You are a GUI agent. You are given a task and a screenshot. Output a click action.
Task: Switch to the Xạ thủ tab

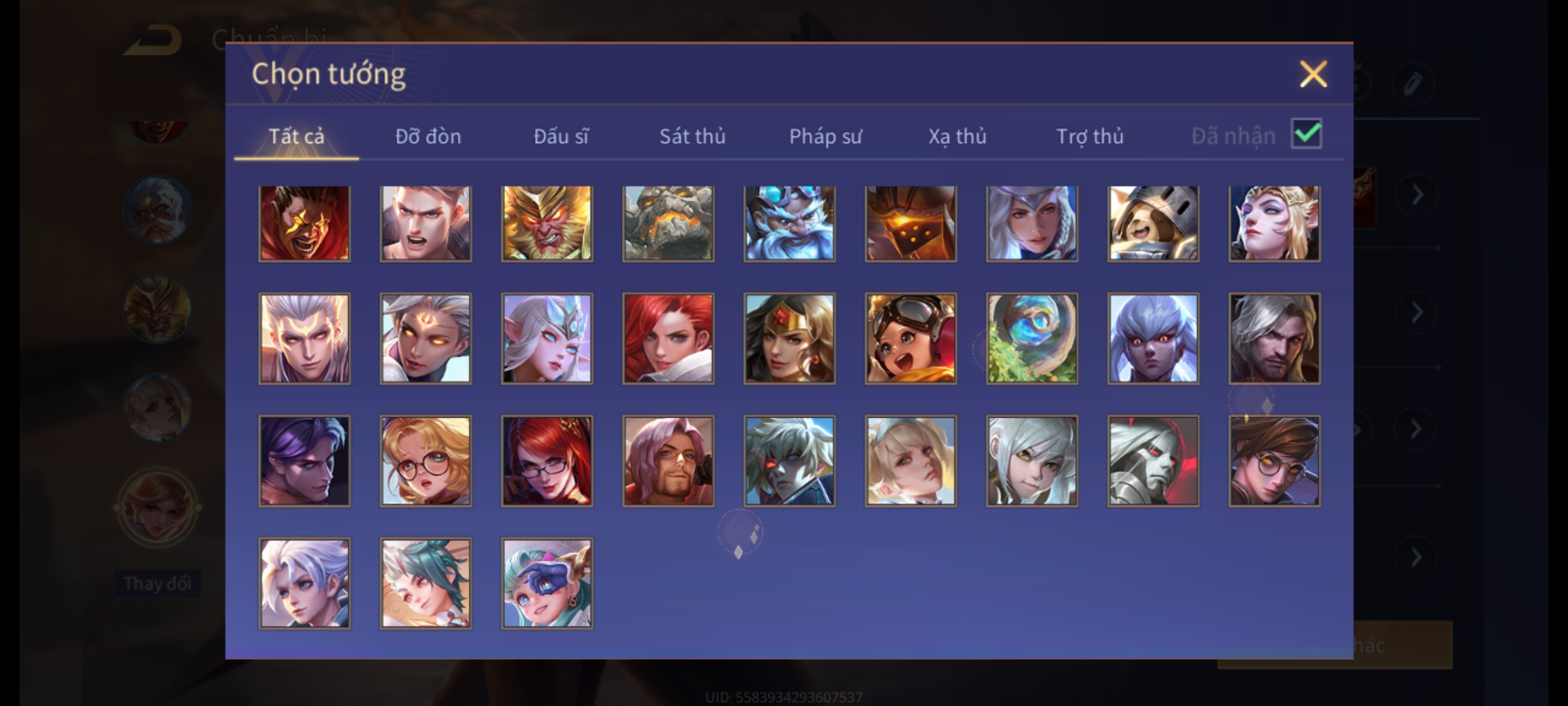[x=957, y=136]
